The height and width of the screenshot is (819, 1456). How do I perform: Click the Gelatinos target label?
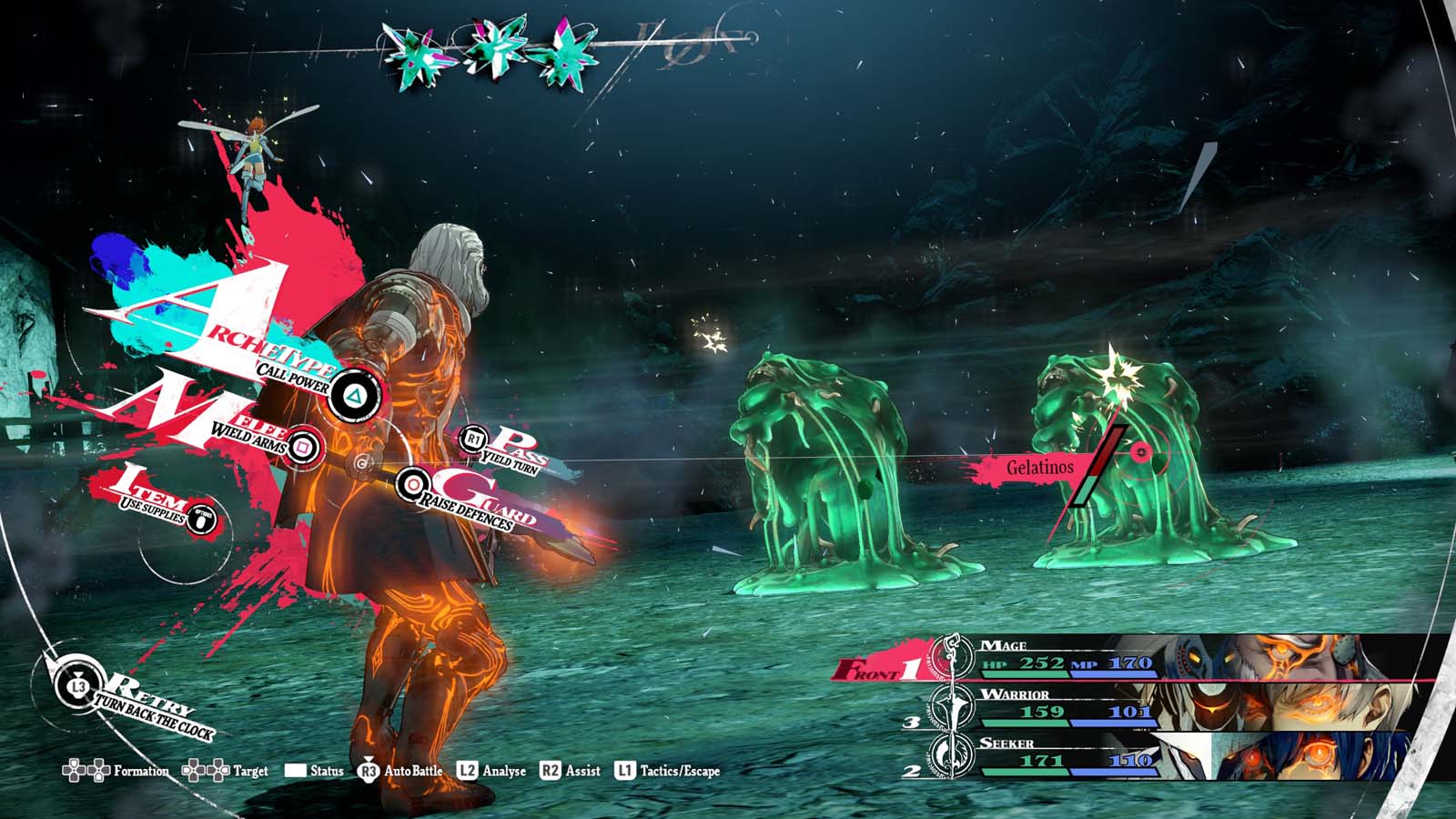point(1039,468)
